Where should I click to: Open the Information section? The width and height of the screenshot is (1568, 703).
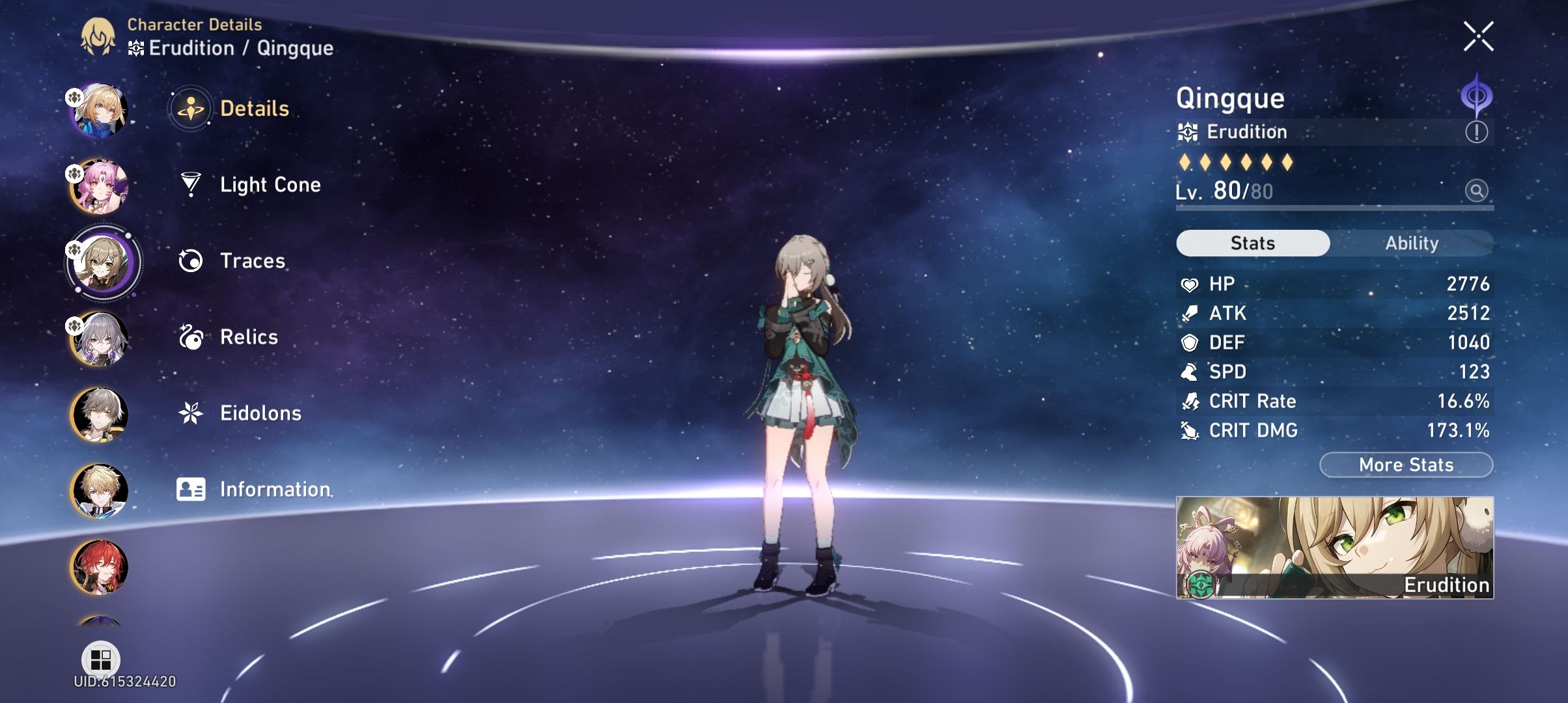(275, 489)
